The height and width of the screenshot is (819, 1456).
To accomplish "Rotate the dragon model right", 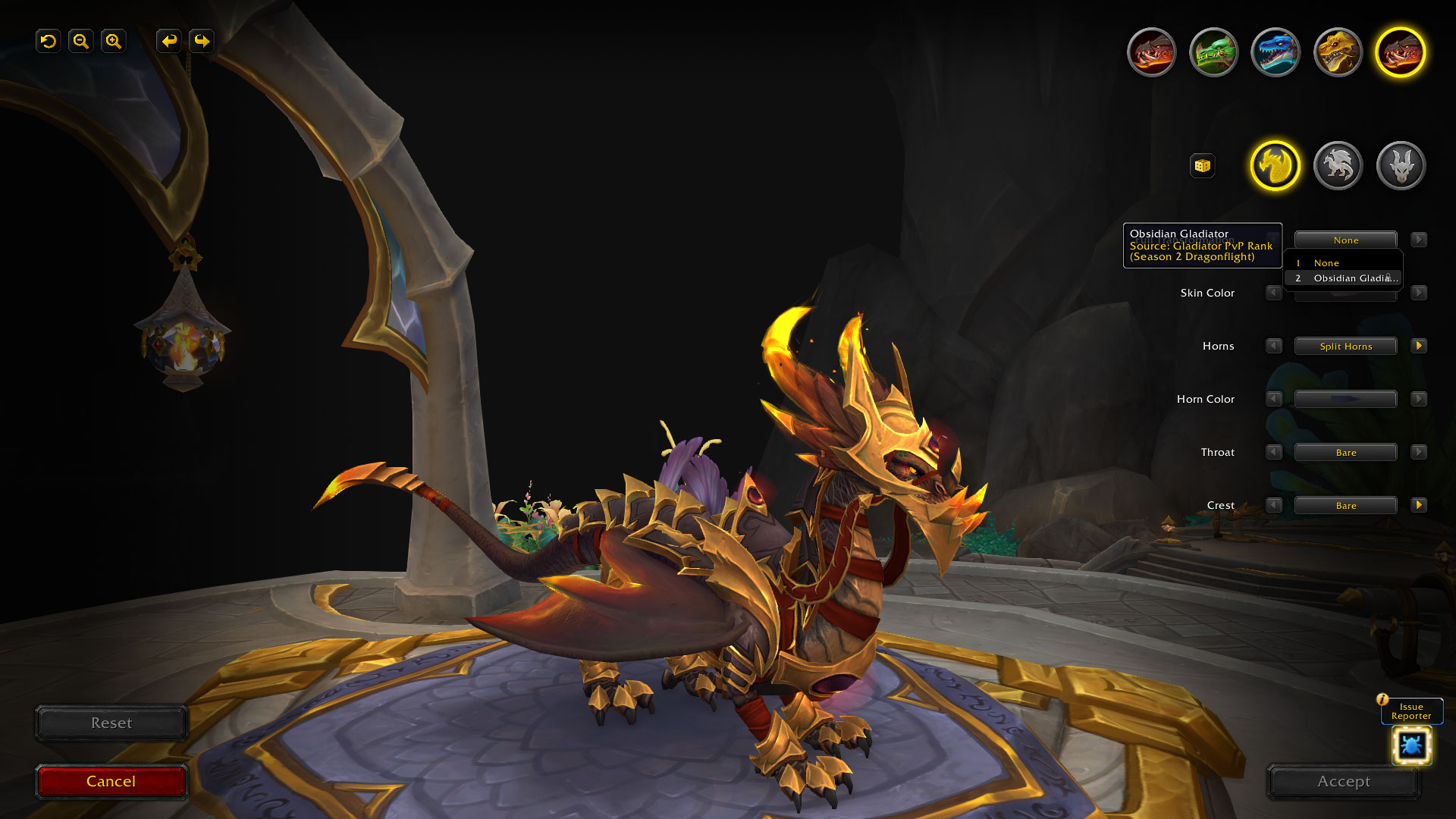I will pos(202,41).
